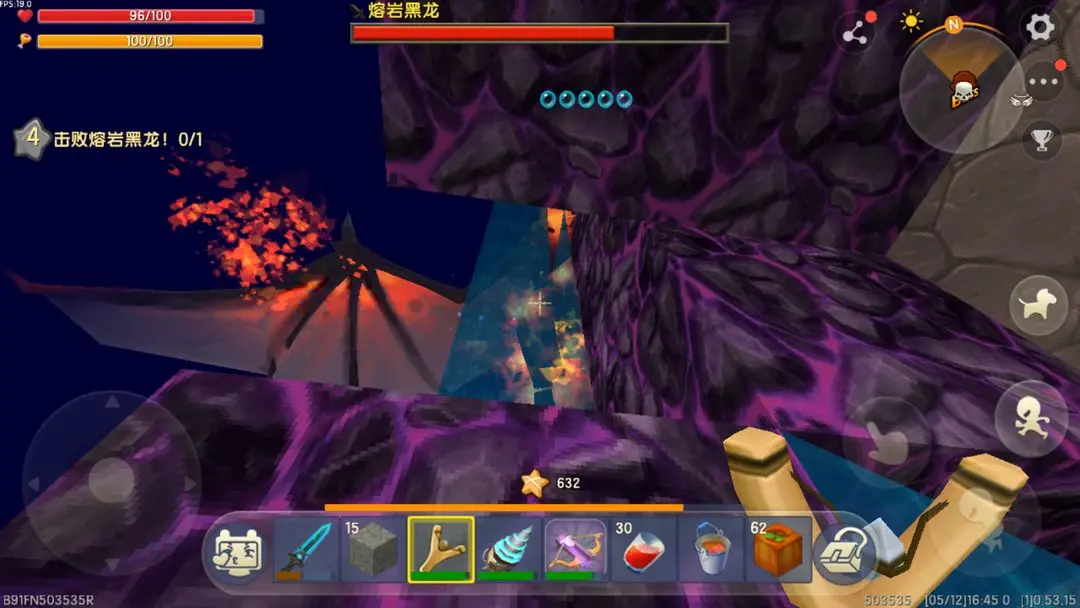This screenshot has height=608, width=1080.
Task: Open the three-dot more options menu
Action: coord(1043,83)
